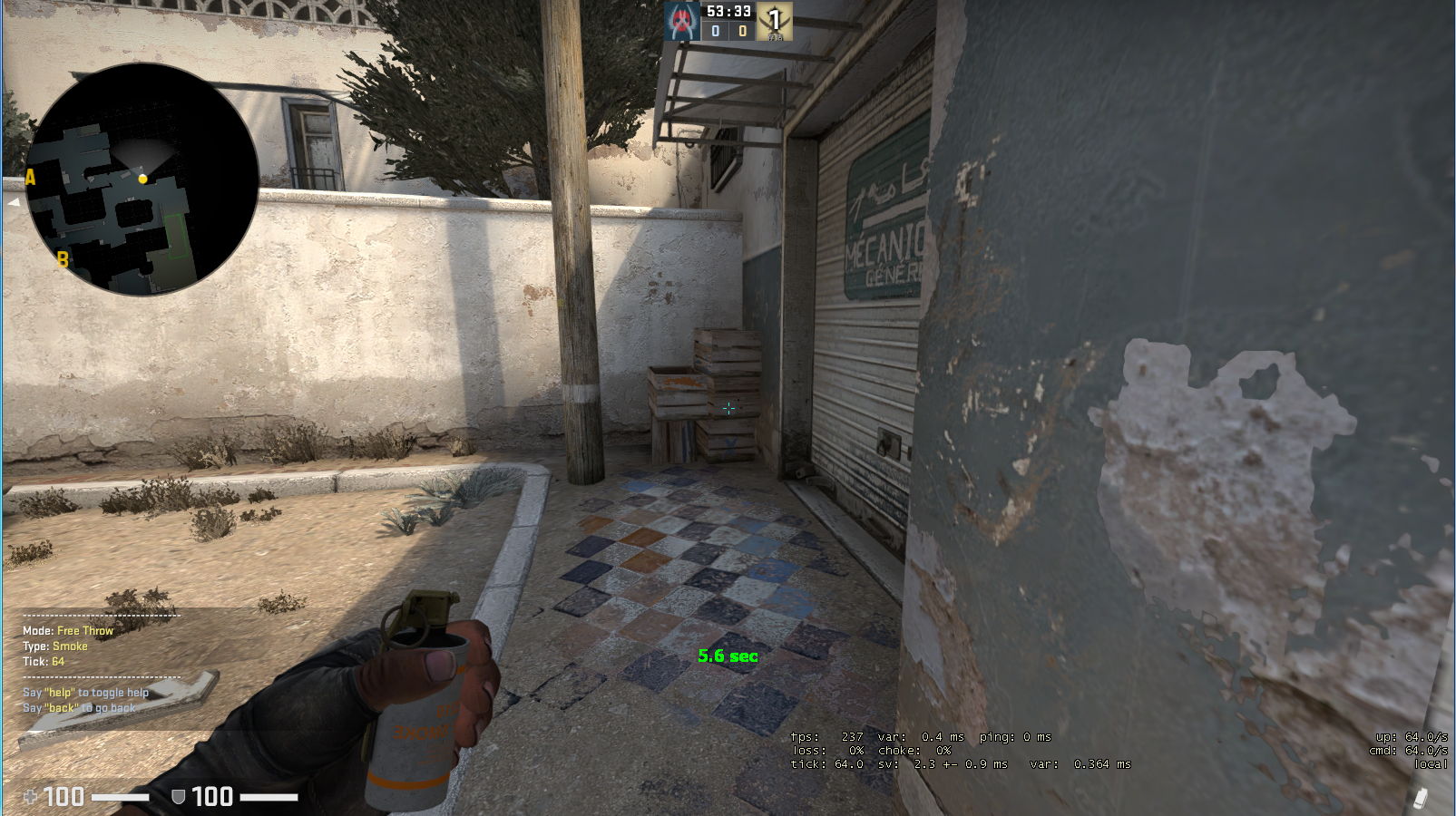Click the red skull team avatar icon

click(x=680, y=20)
